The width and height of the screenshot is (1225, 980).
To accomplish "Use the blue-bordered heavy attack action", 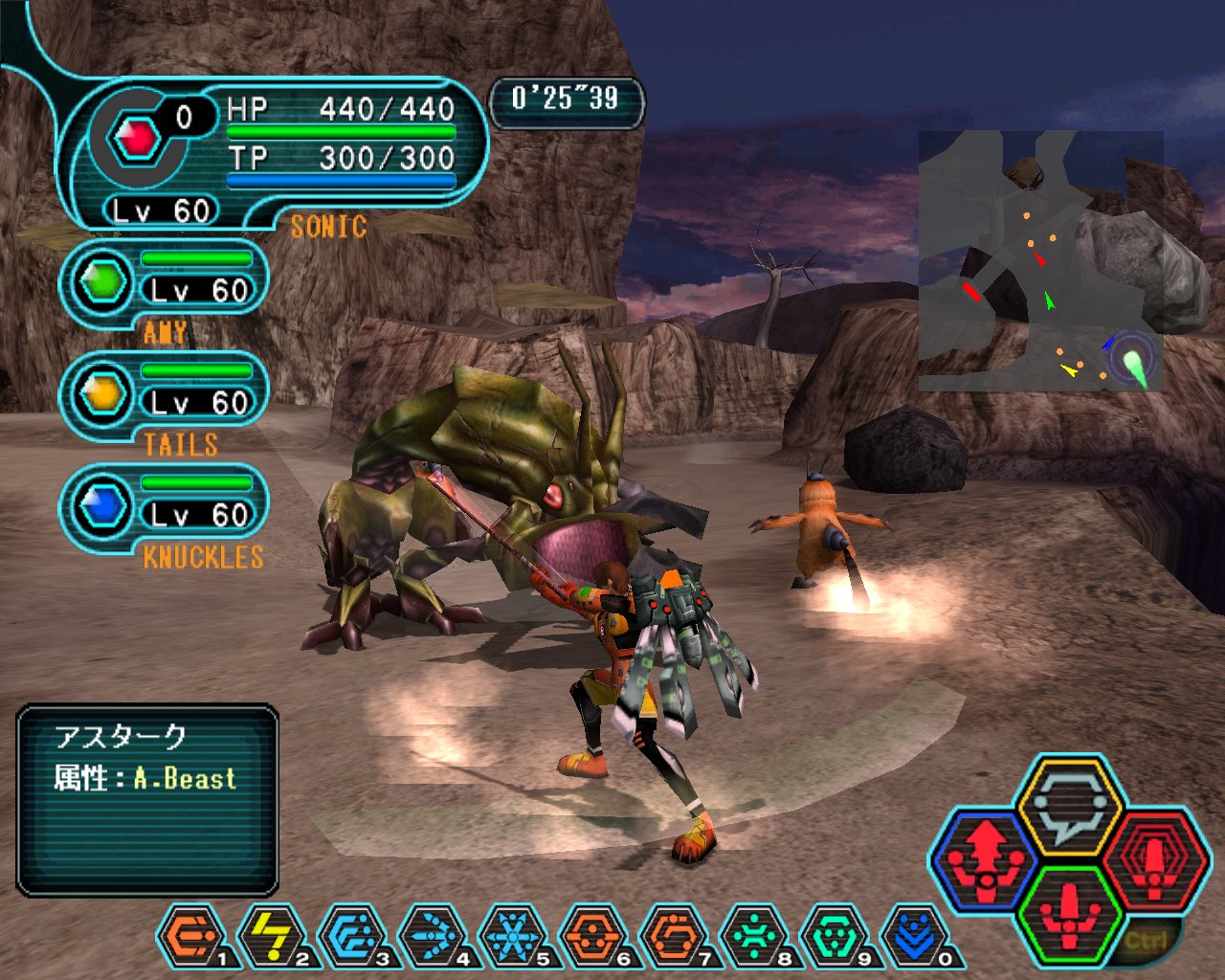I will coord(986,857).
